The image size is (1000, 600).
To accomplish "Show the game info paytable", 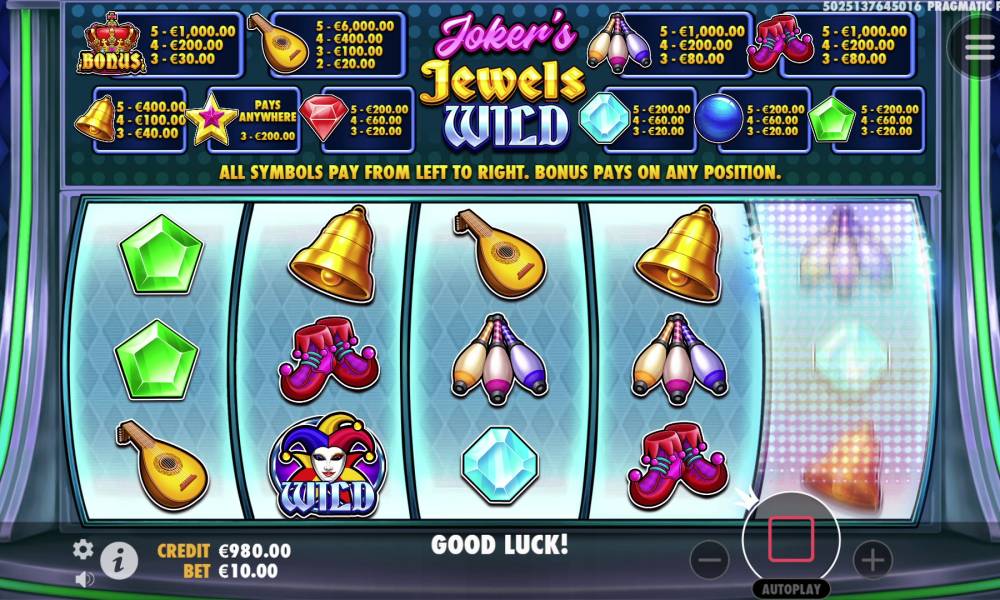I will tap(119, 561).
